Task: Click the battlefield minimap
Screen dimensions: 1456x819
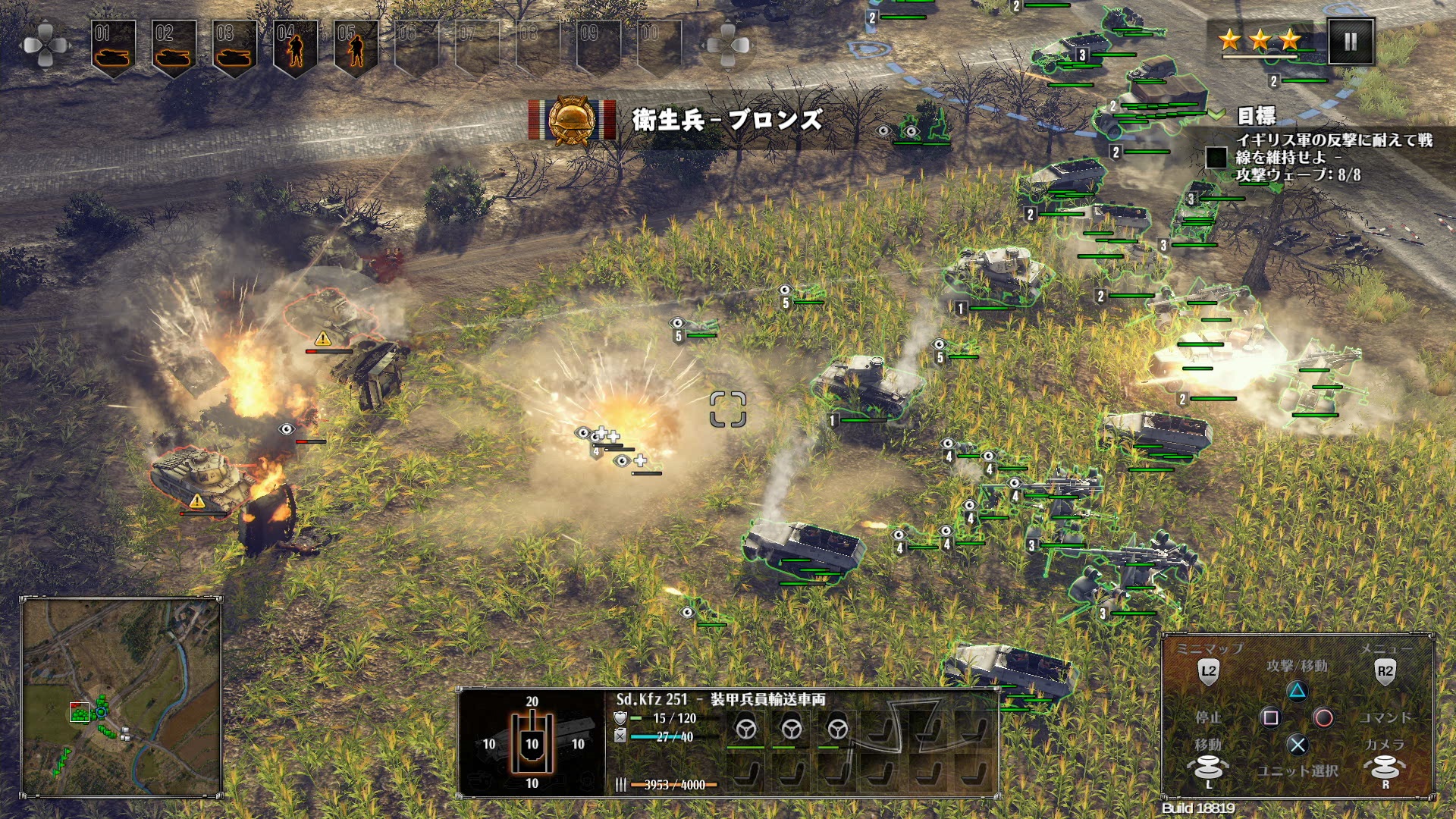Action: 121,698
